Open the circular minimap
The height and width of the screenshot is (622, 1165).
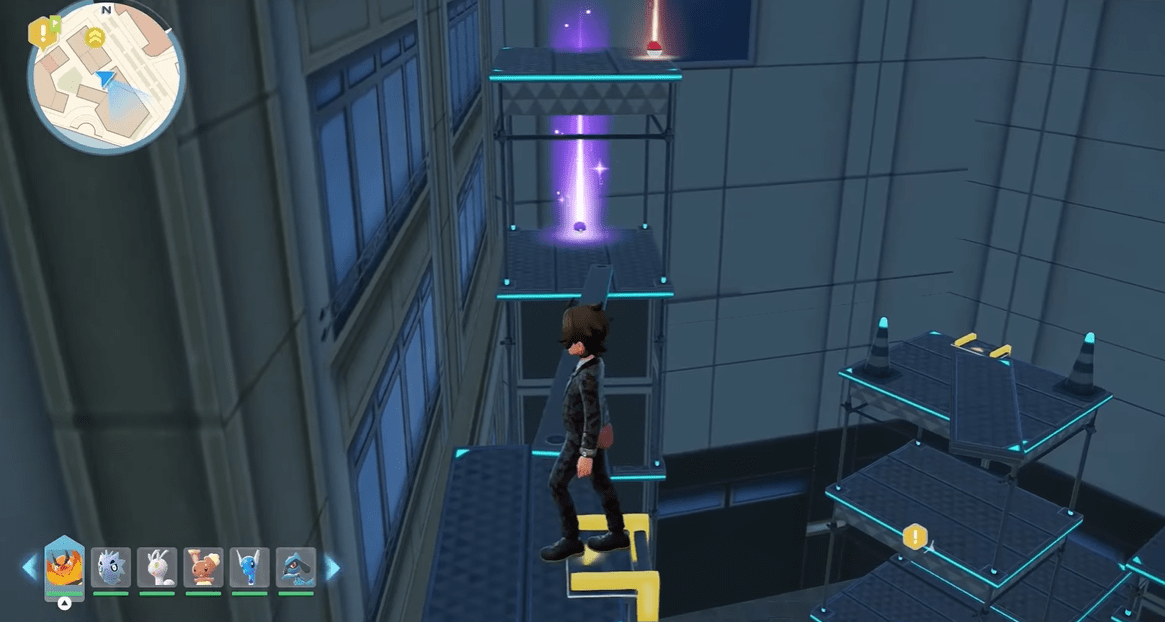(105, 78)
